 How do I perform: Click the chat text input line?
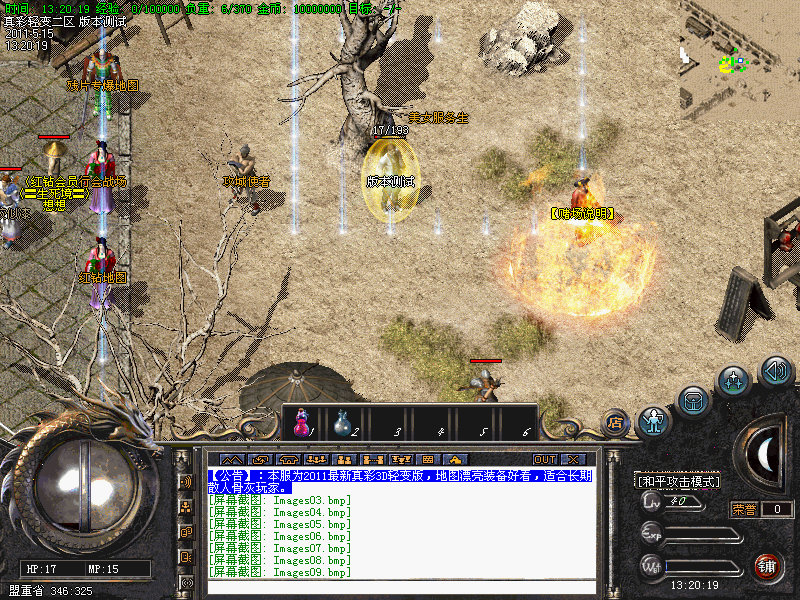pos(400,586)
